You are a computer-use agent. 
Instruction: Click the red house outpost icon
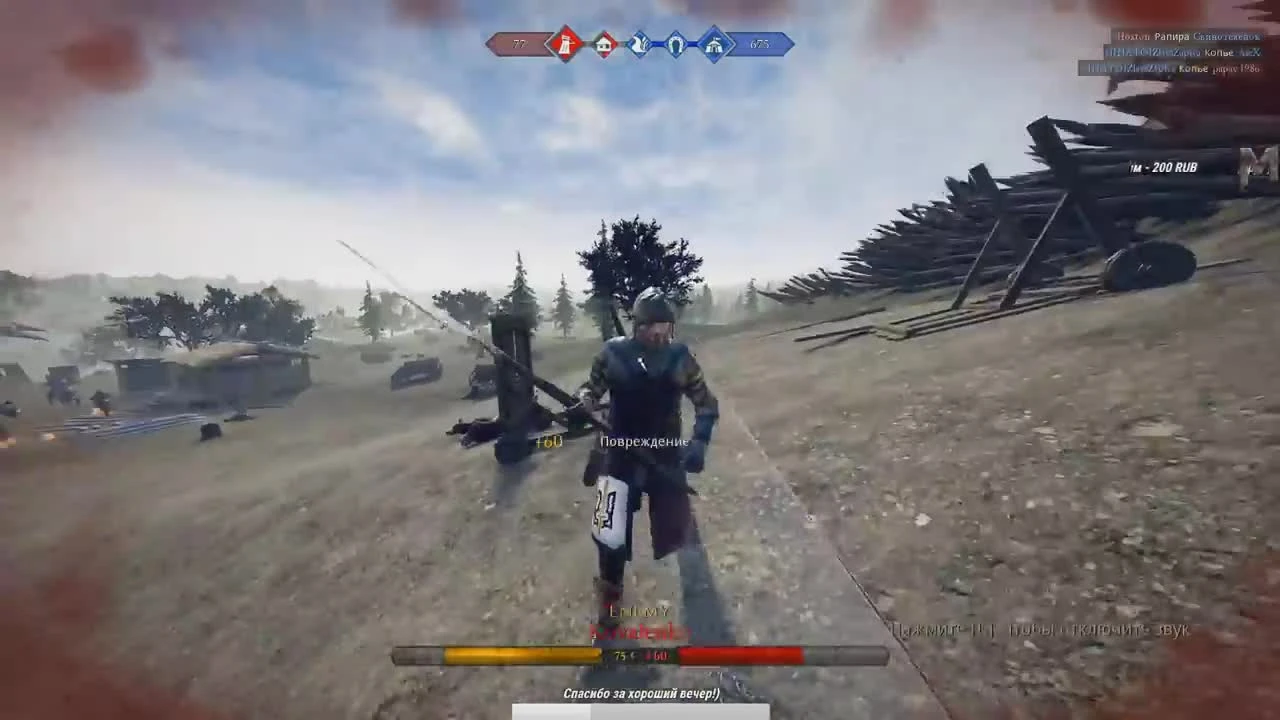pyautogui.click(x=602, y=44)
